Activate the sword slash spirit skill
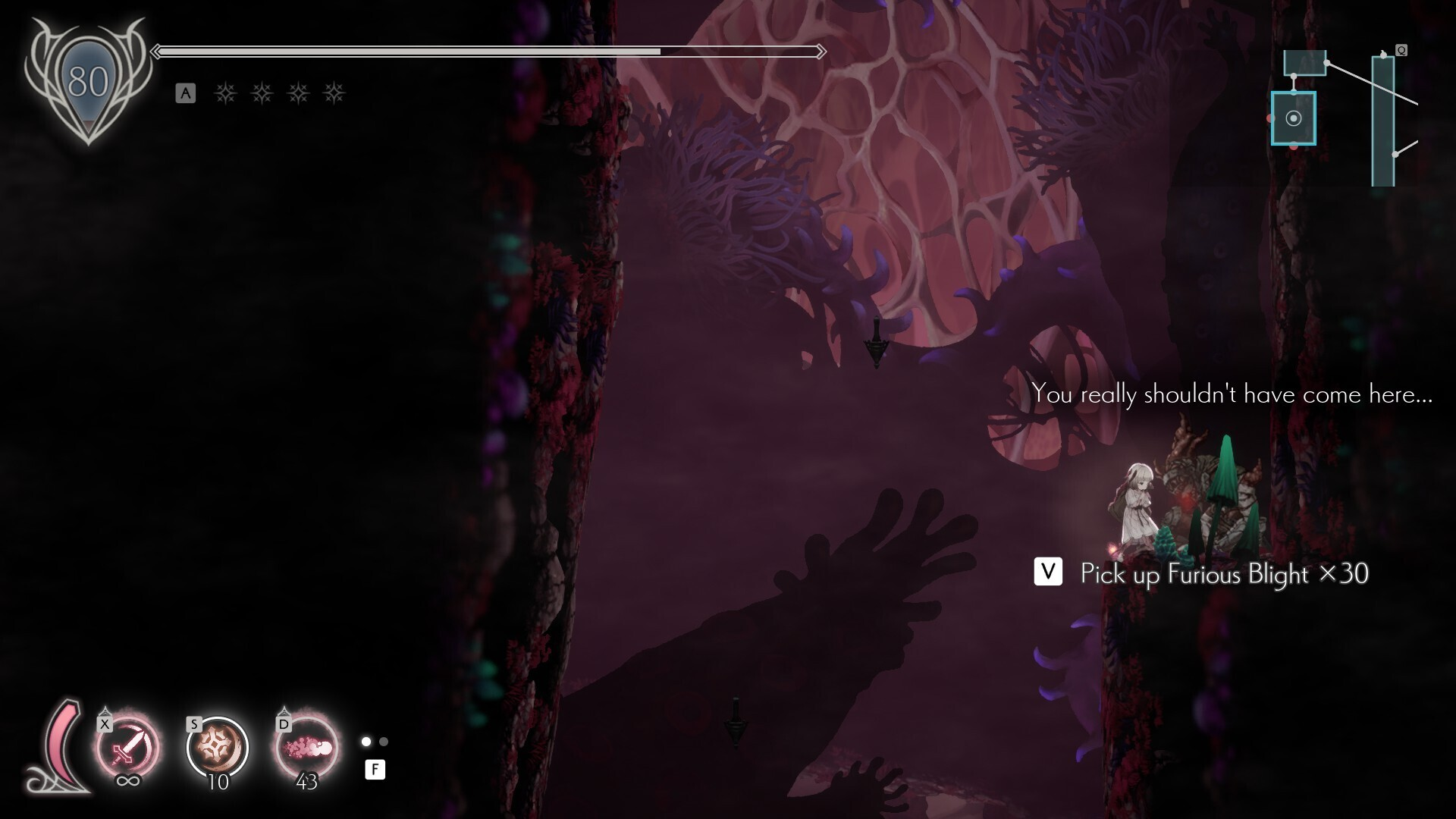1456x819 pixels. (x=127, y=748)
